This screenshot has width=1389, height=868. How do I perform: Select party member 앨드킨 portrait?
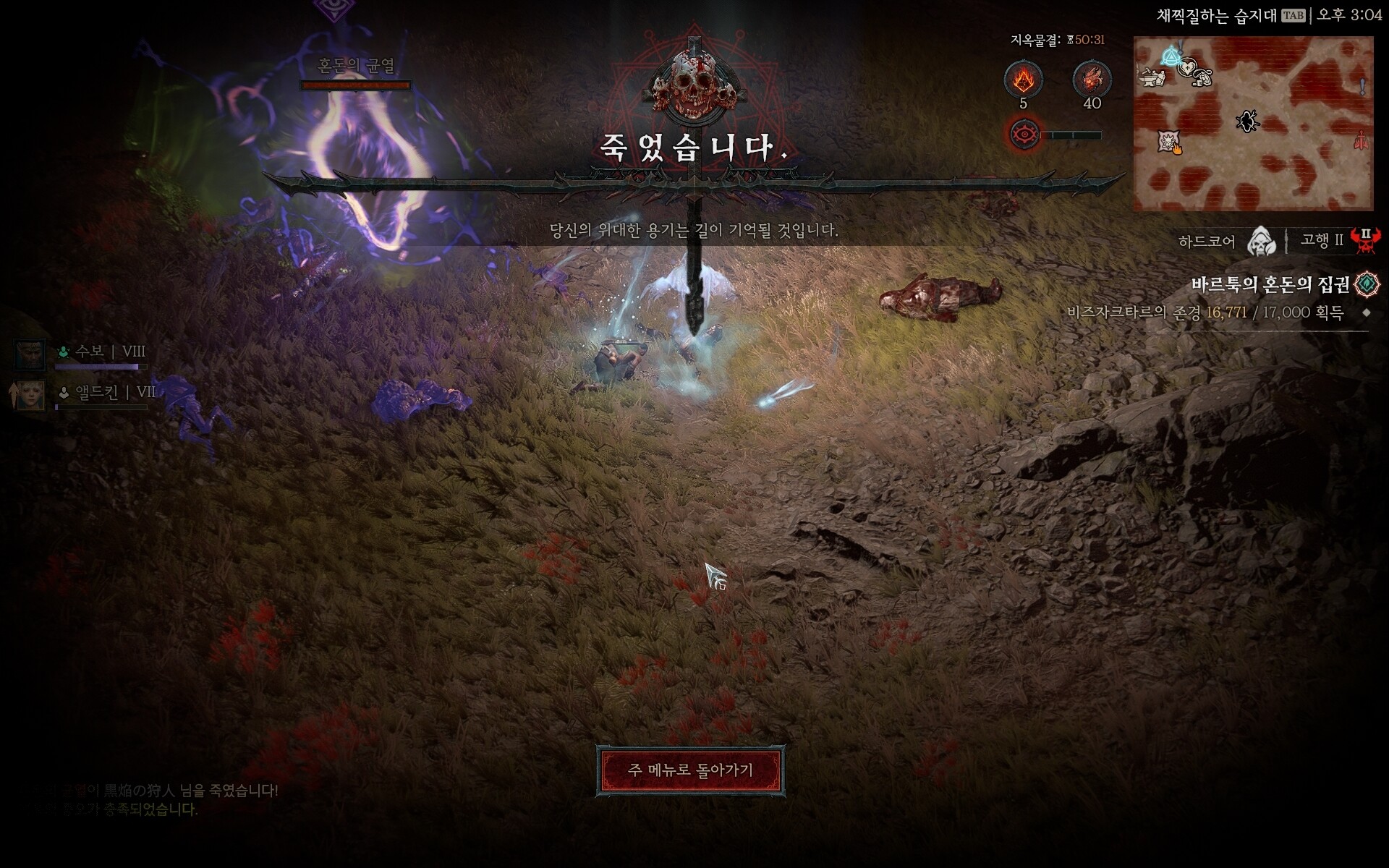30,396
